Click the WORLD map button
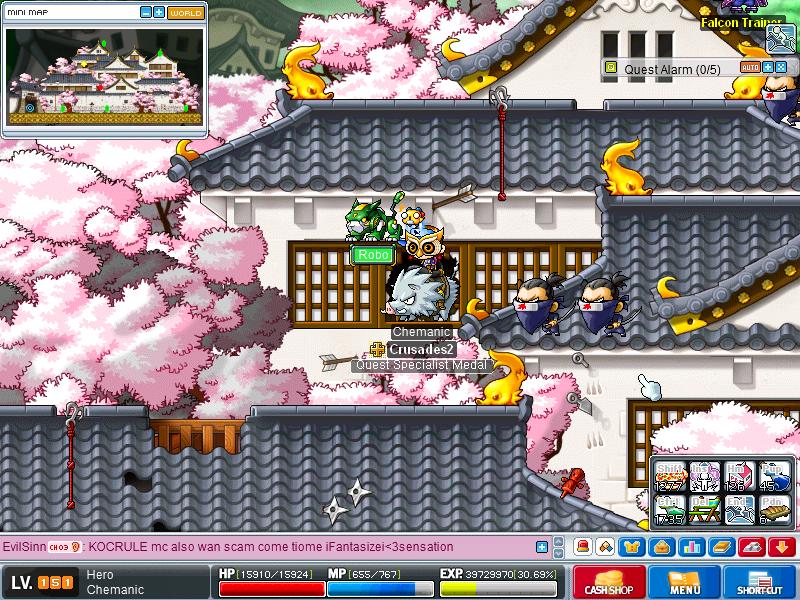This screenshot has width=800, height=600. click(185, 13)
